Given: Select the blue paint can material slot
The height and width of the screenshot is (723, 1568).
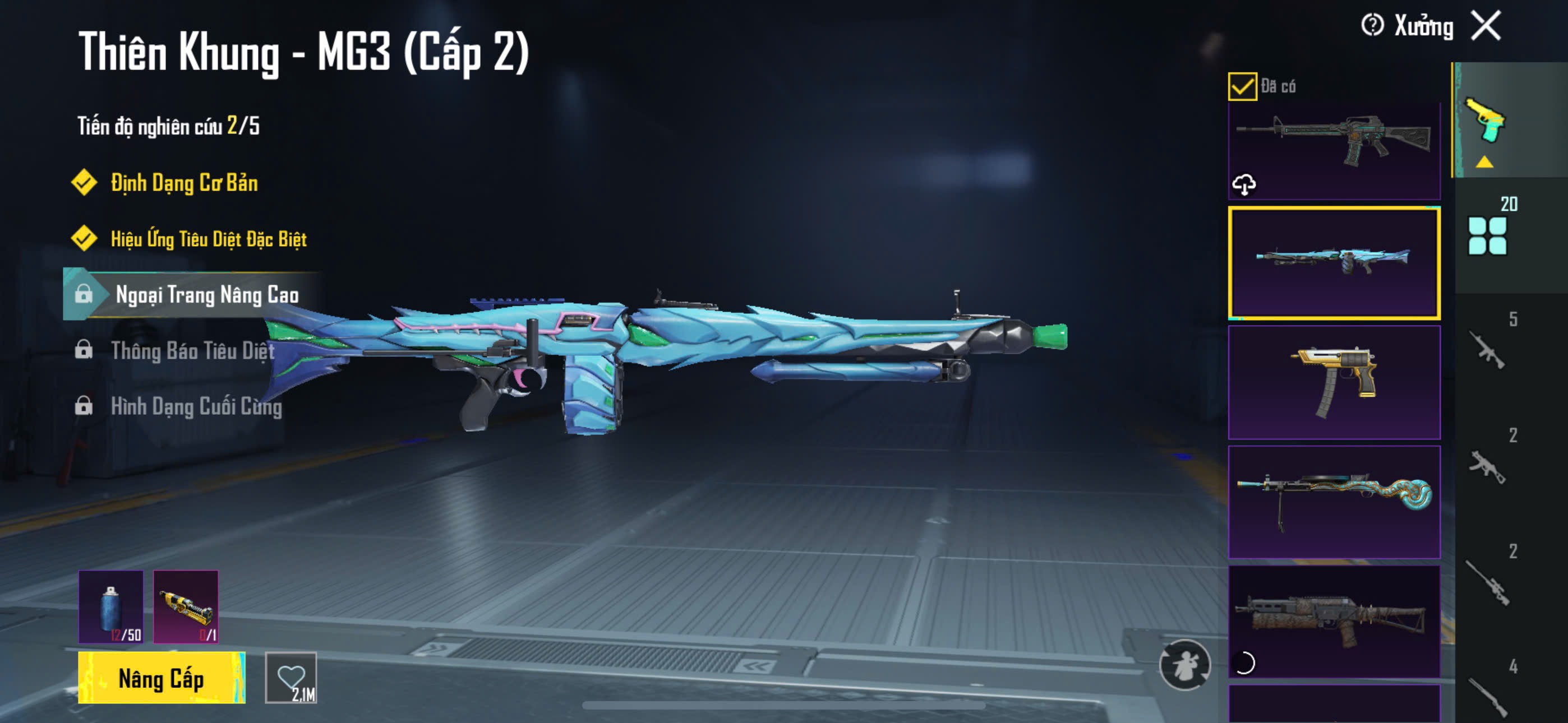Looking at the screenshot, I should click(111, 607).
